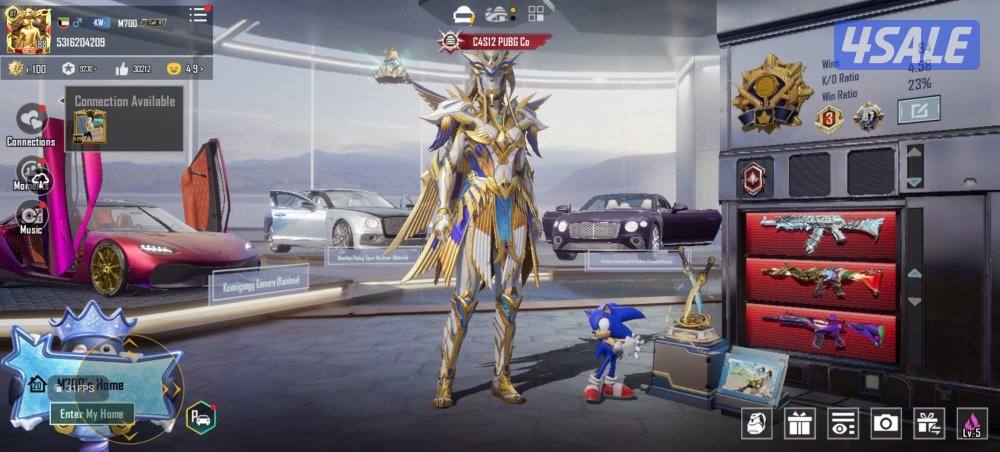This screenshot has height=452, width=1000.
Task: Open the smiley face popularity stat
Action: pyautogui.click(x=185, y=69)
